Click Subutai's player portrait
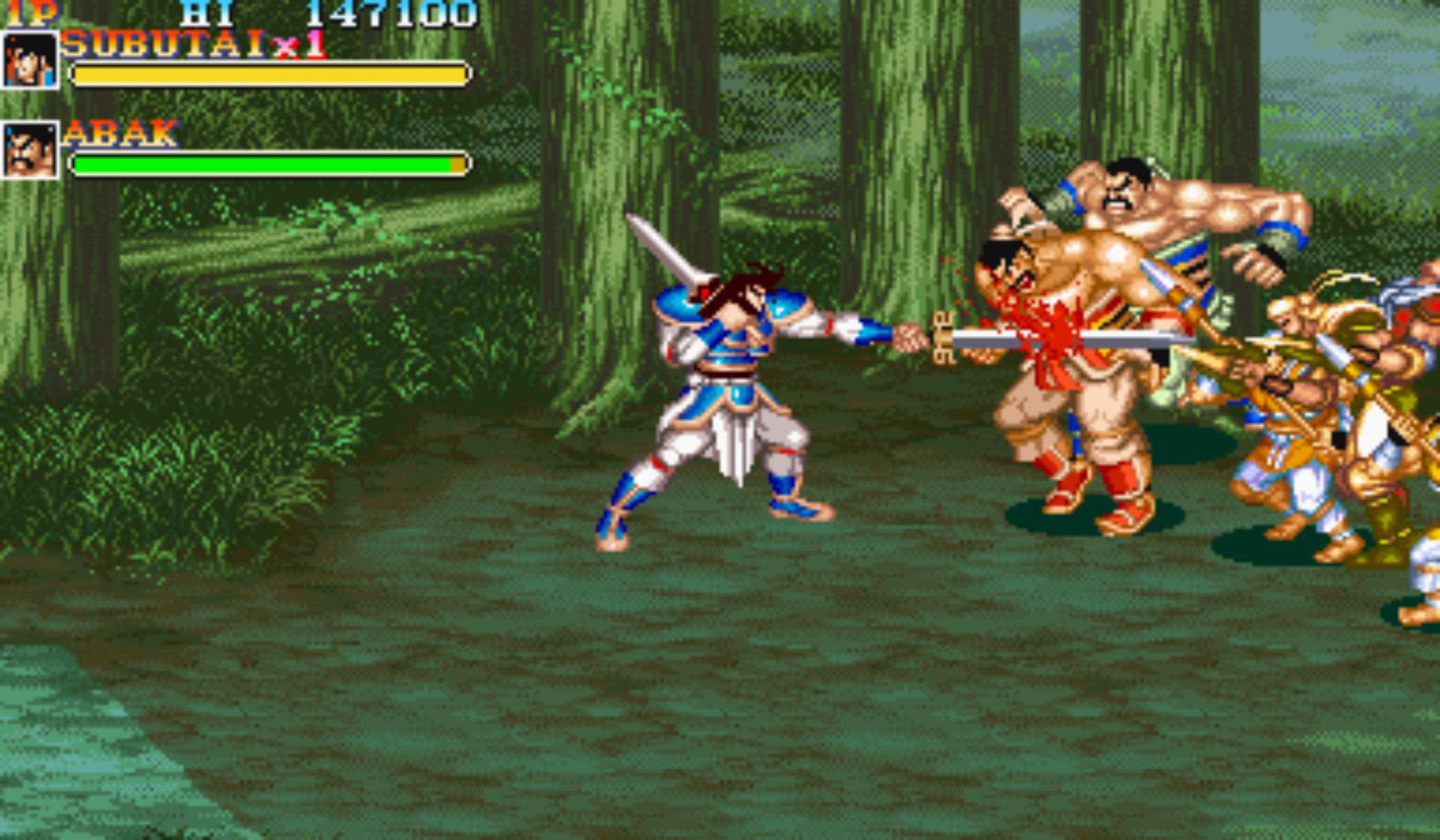This screenshot has width=1440, height=840. click(x=30, y=61)
